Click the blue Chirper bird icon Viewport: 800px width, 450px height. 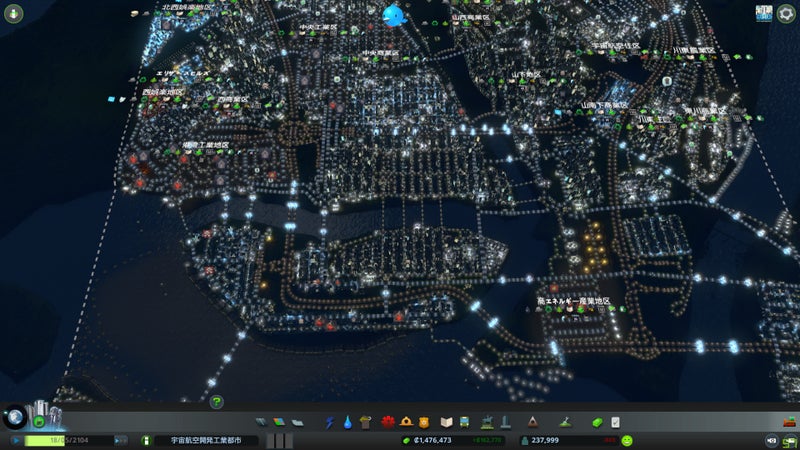point(393,16)
